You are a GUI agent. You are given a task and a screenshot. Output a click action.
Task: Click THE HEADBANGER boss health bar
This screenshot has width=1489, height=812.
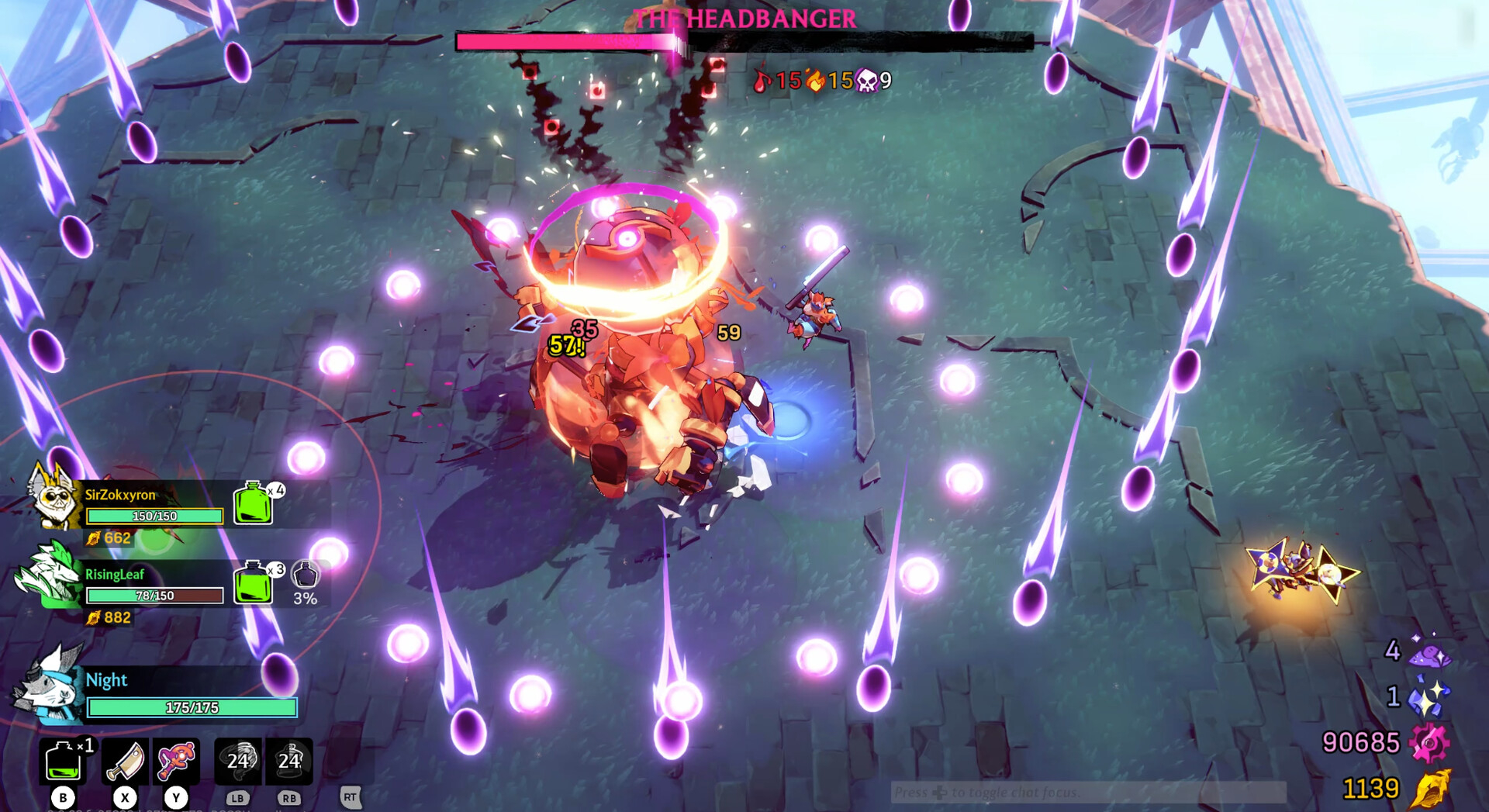[744, 41]
